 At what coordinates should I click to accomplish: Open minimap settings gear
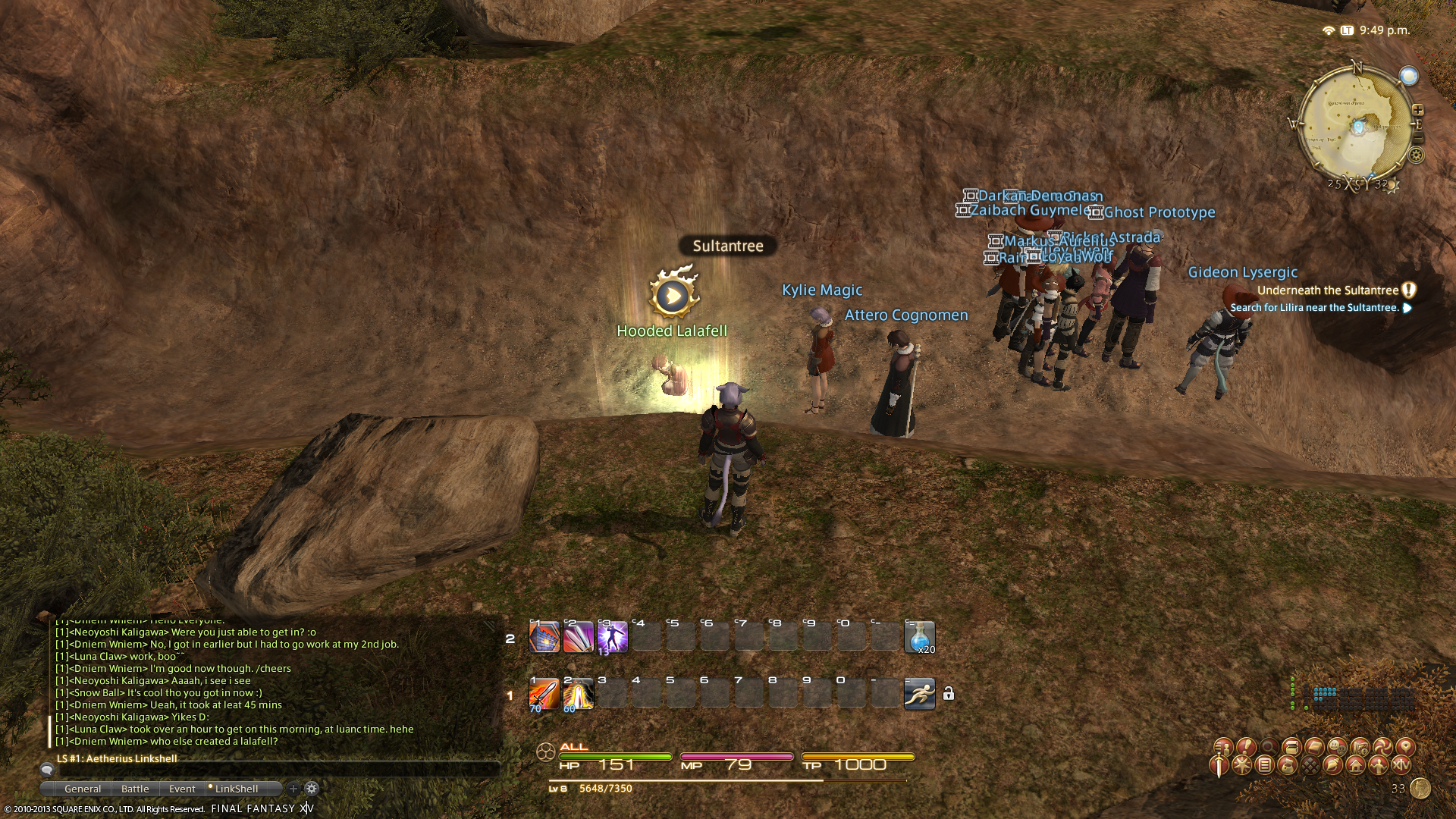coord(1416,156)
